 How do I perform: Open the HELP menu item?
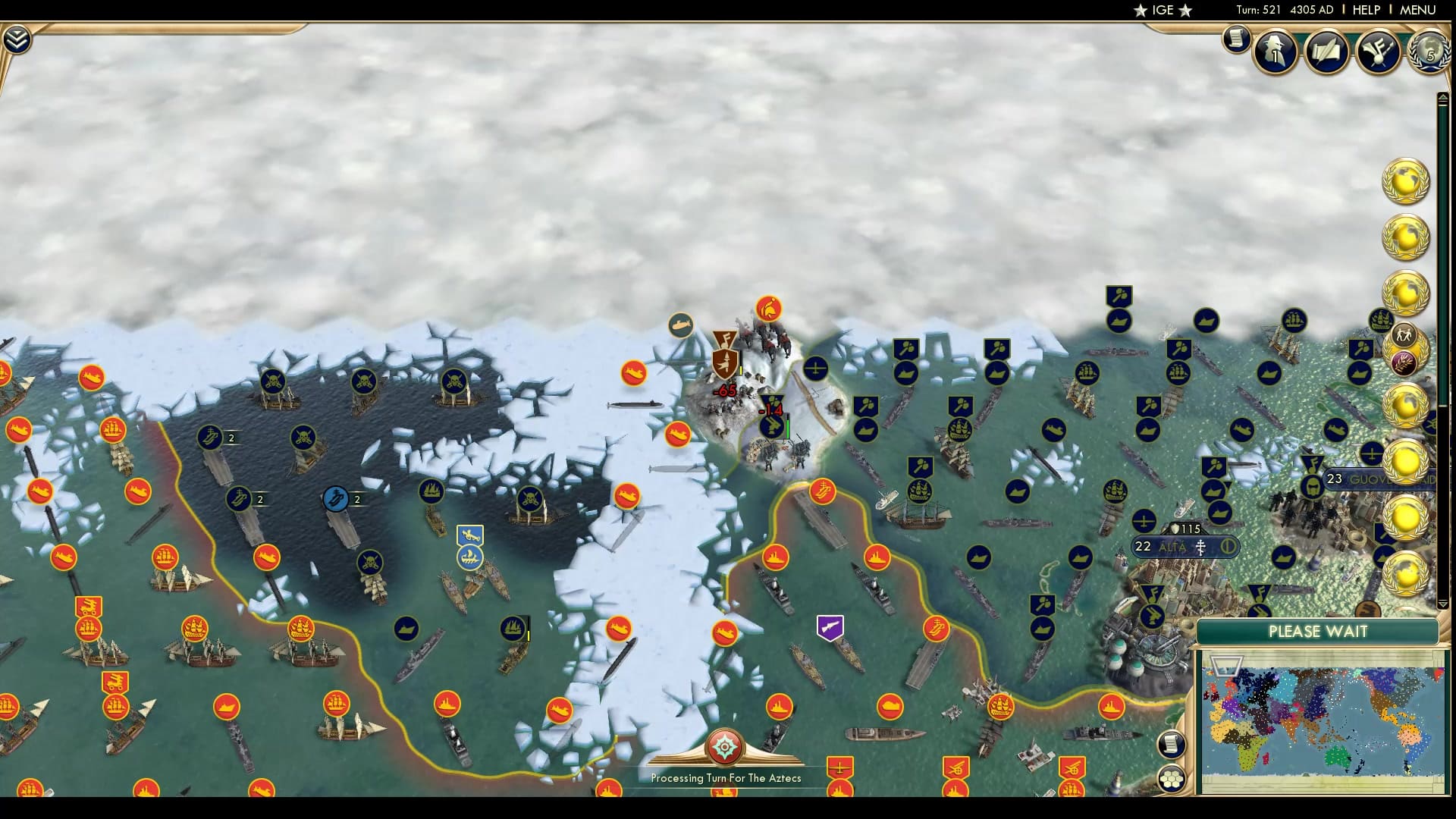click(1365, 11)
